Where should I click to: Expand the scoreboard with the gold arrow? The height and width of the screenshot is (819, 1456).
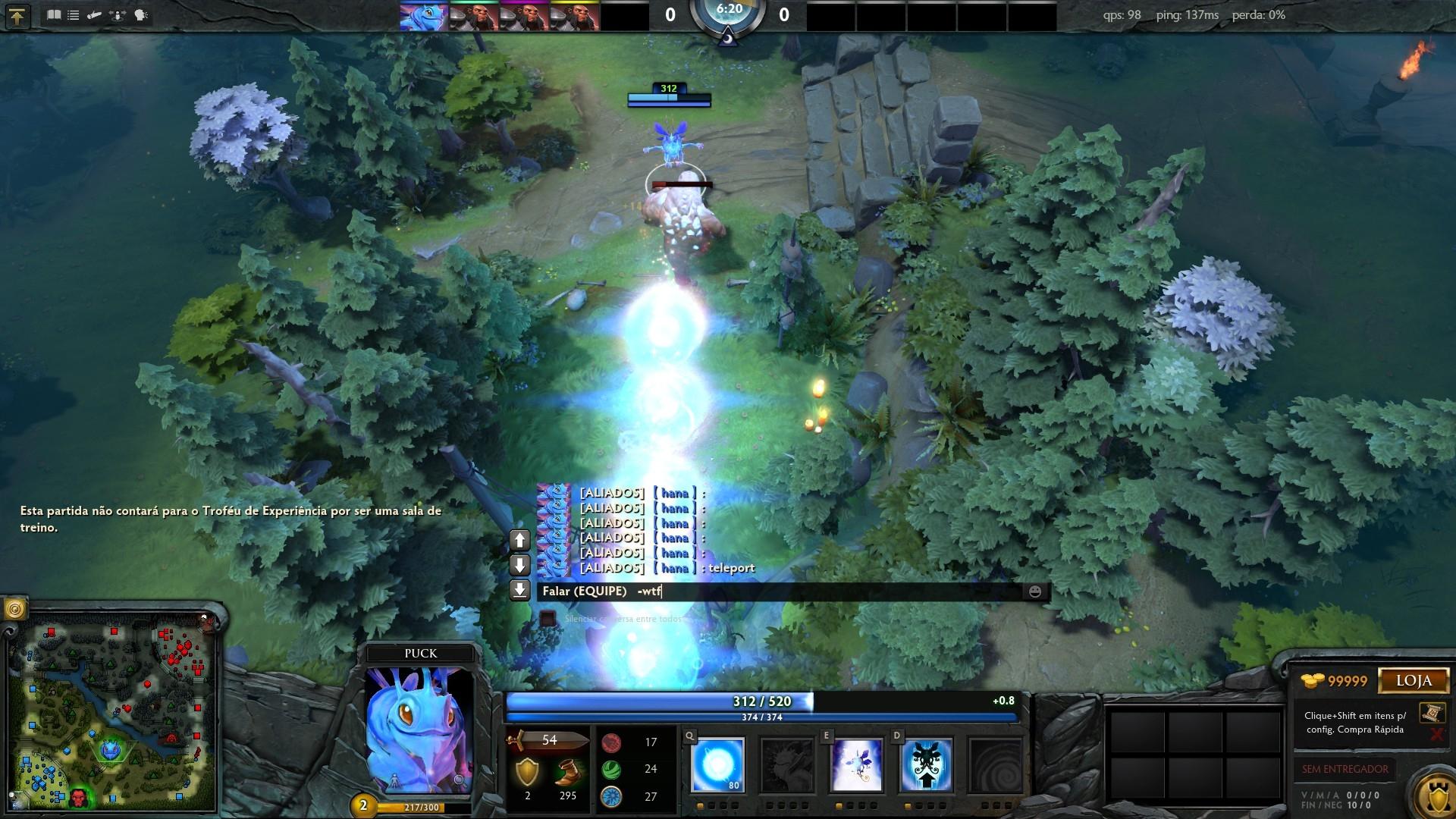17,14
